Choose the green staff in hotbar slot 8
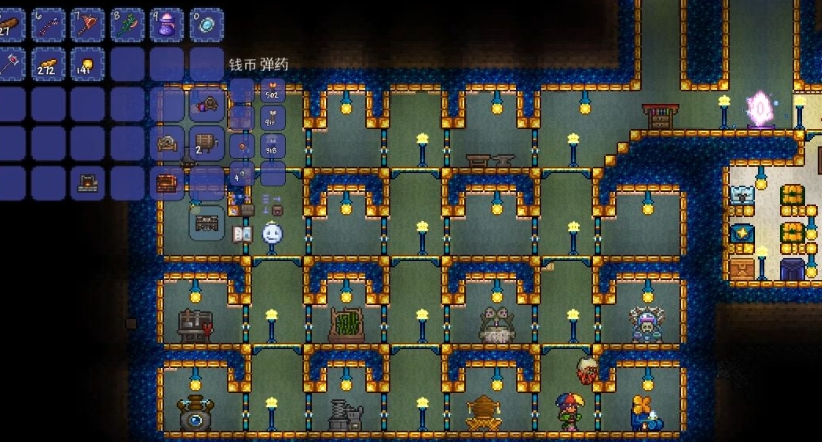The width and height of the screenshot is (822, 442). point(127,23)
